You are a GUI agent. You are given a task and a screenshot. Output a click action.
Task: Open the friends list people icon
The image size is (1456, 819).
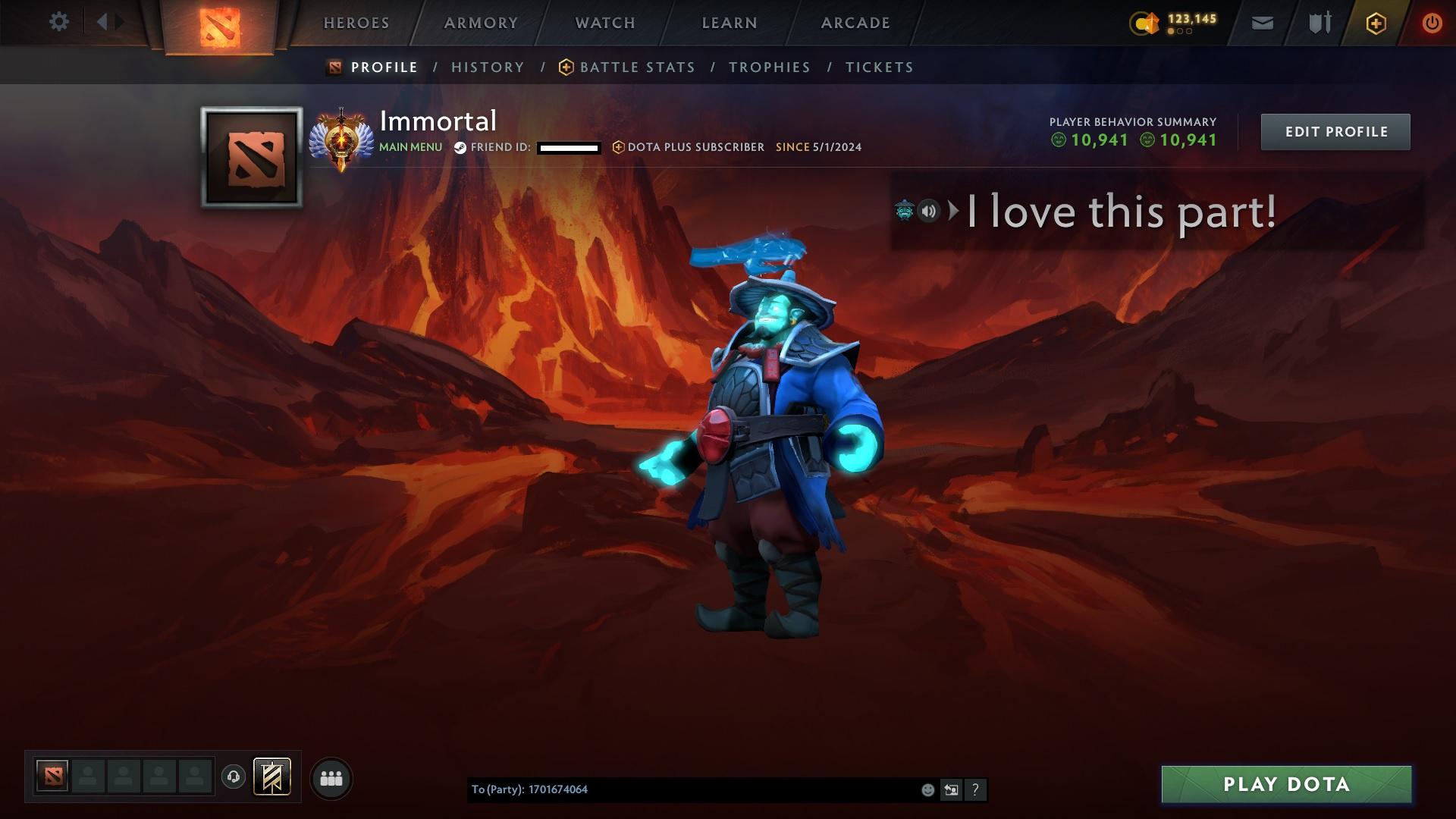tap(331, 777)
